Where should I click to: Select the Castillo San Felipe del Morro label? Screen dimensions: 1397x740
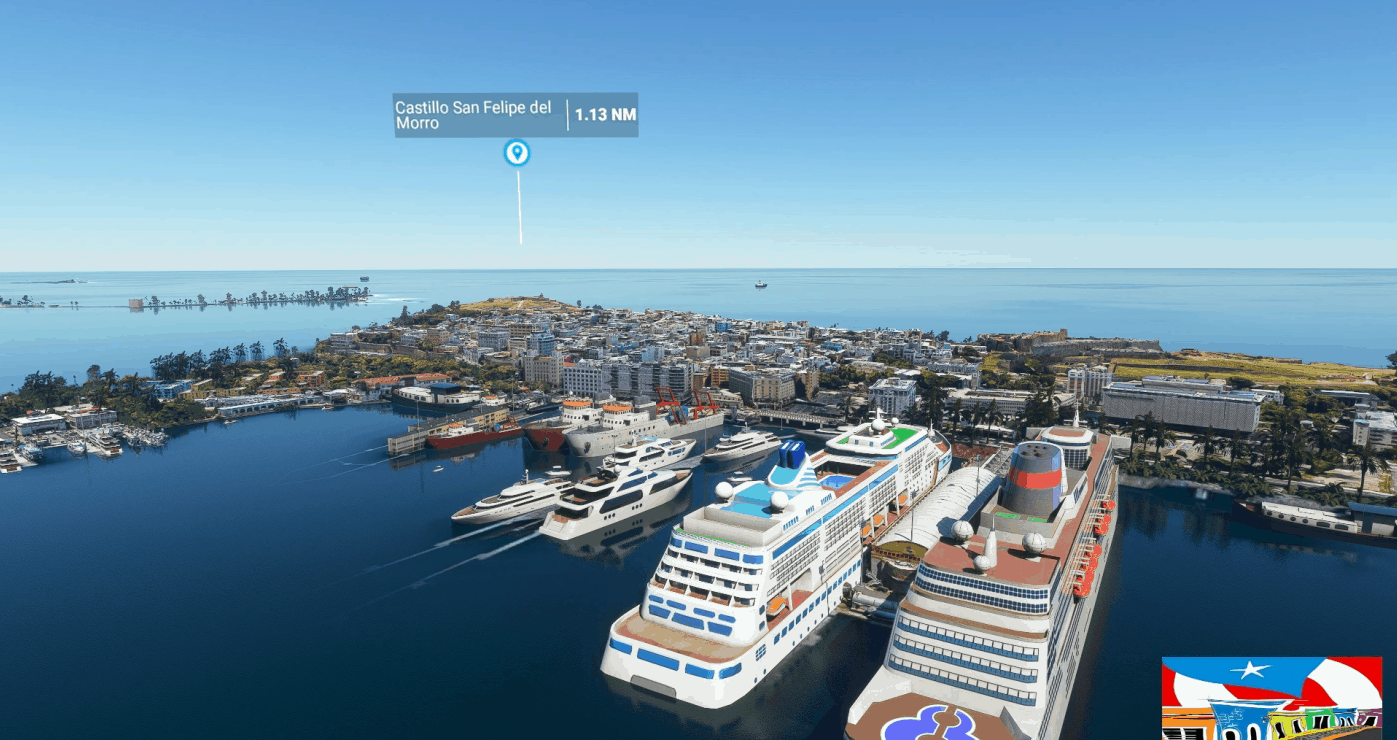click(473, 115)
